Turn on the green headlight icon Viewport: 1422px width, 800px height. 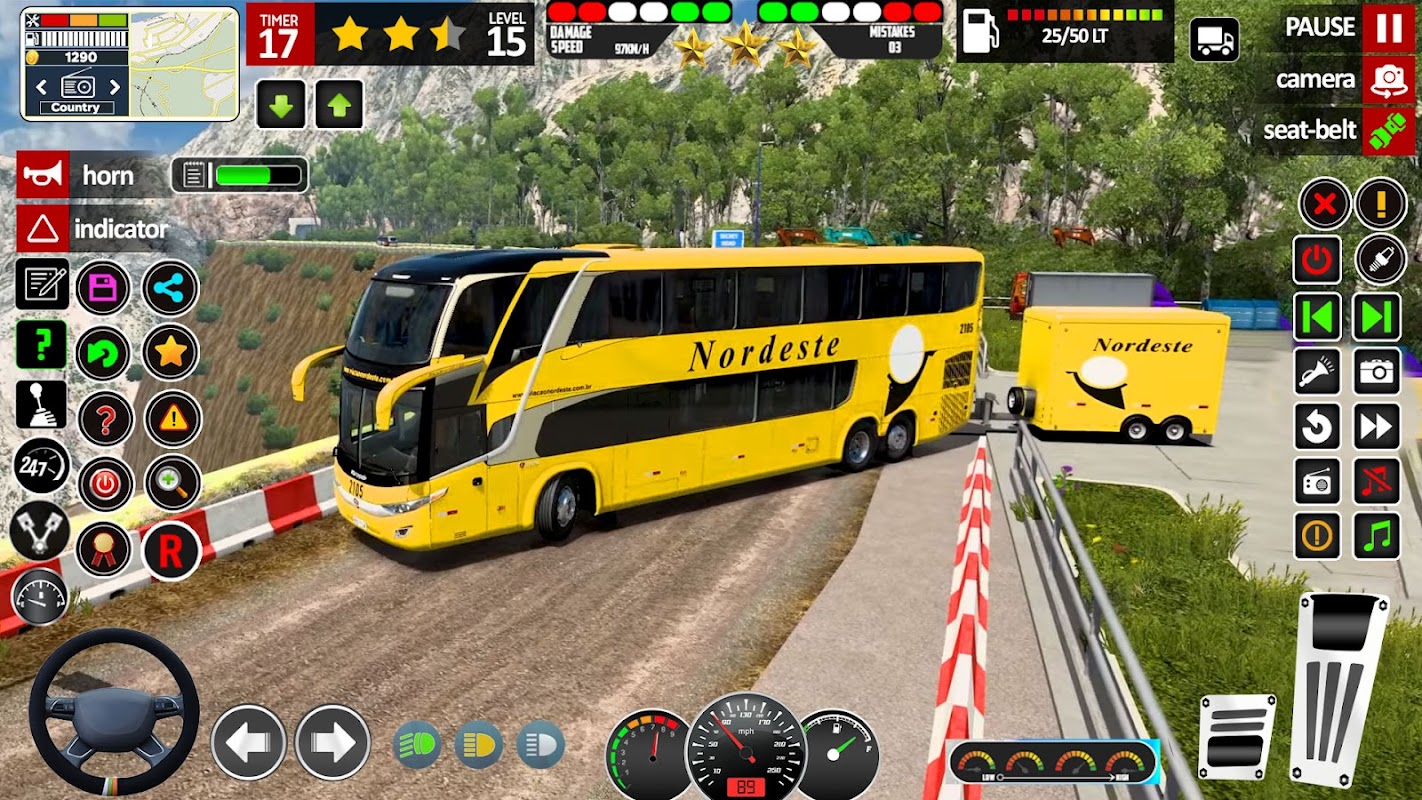point(417,745)
